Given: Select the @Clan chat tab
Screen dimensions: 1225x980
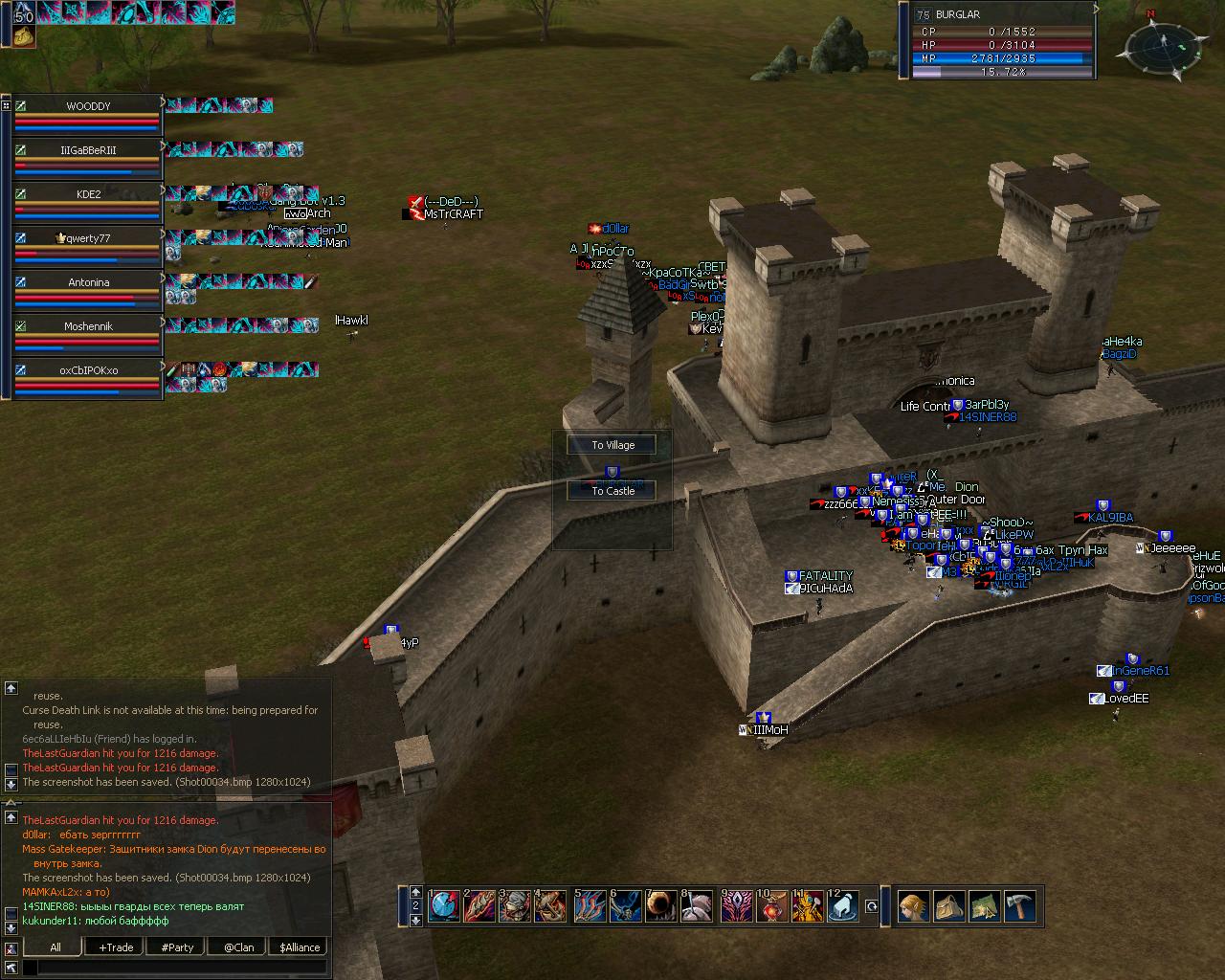Looking at the screenshot, I should coord(238,947).
